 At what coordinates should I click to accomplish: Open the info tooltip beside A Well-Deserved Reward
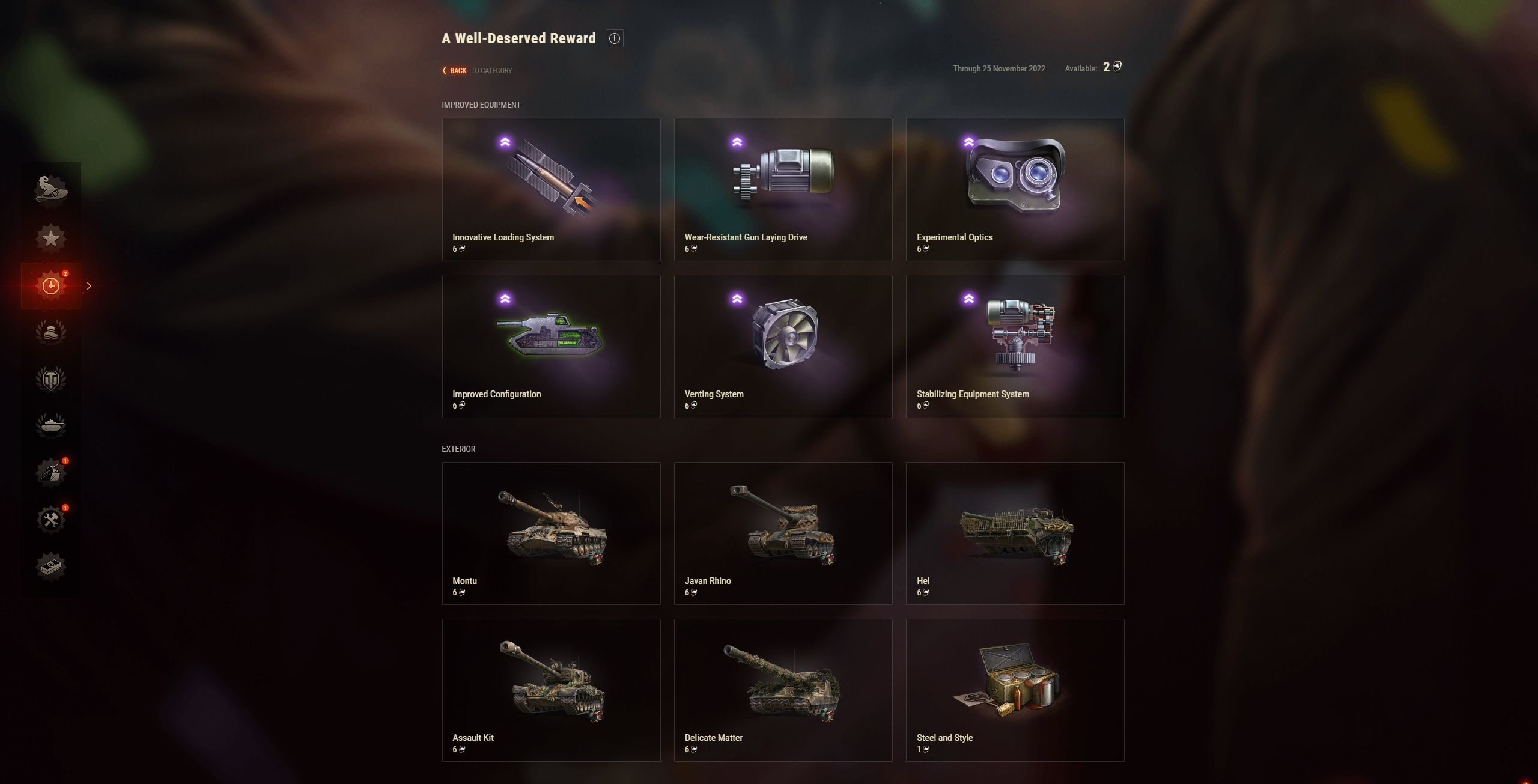613,38
